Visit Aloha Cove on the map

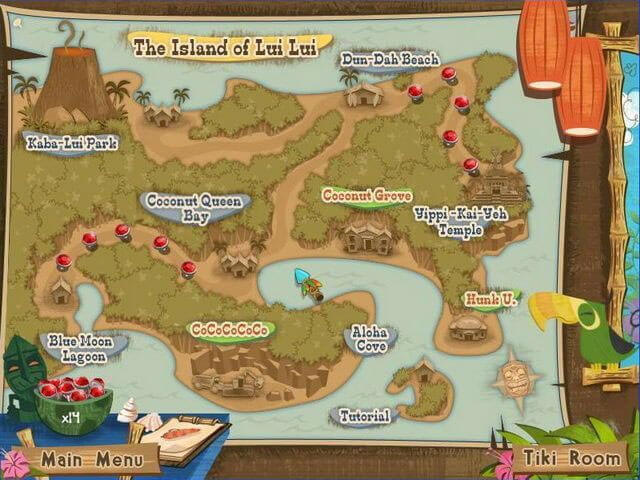click(369, 338)
